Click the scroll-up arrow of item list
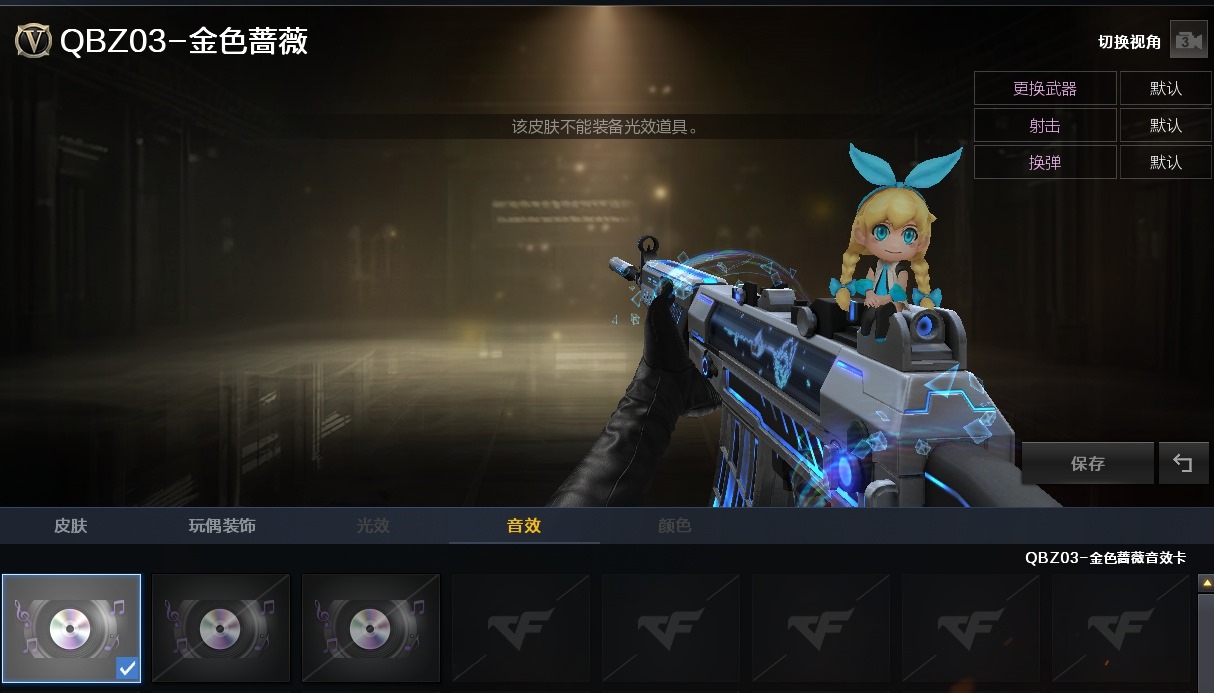 click(x=1205, y=582)
